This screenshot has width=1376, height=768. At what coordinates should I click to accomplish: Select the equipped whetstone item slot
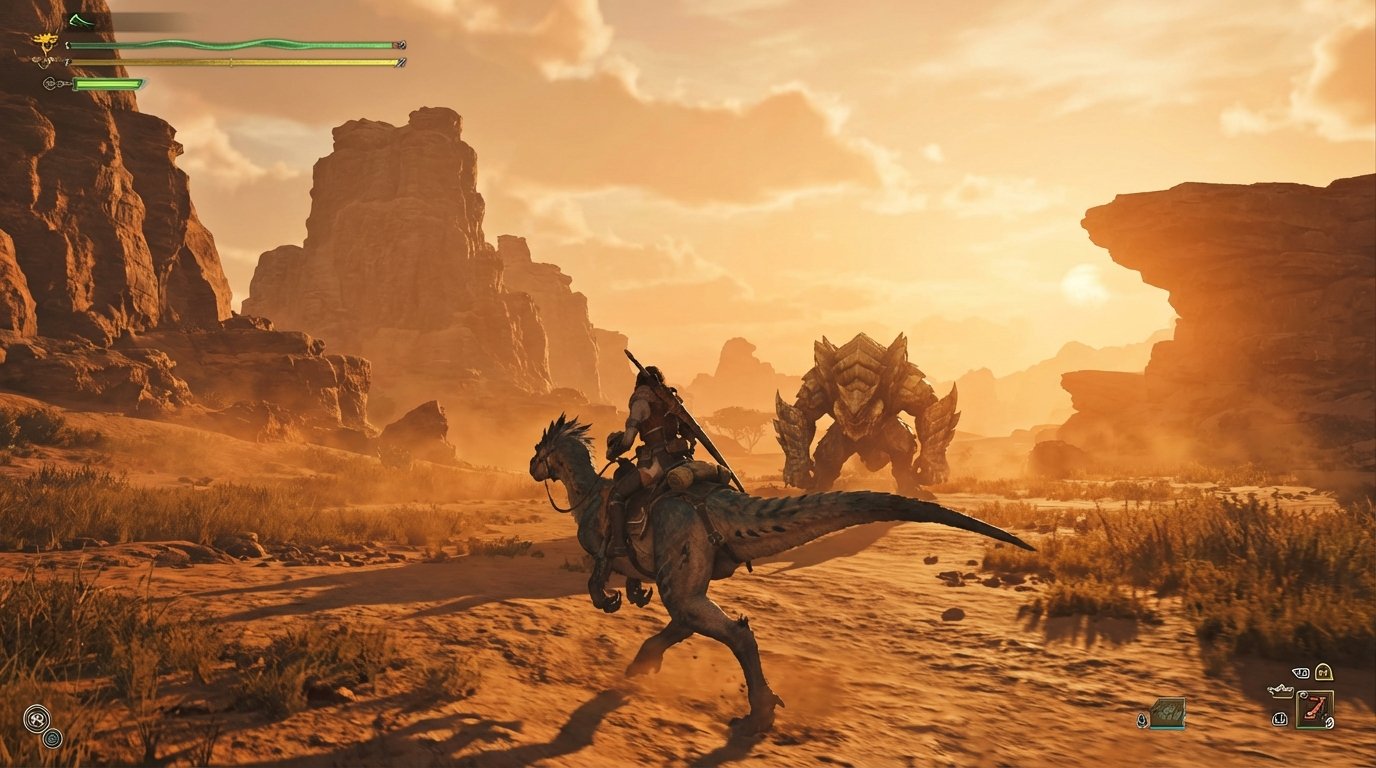pyautogui.click(x=1315, y=710)
